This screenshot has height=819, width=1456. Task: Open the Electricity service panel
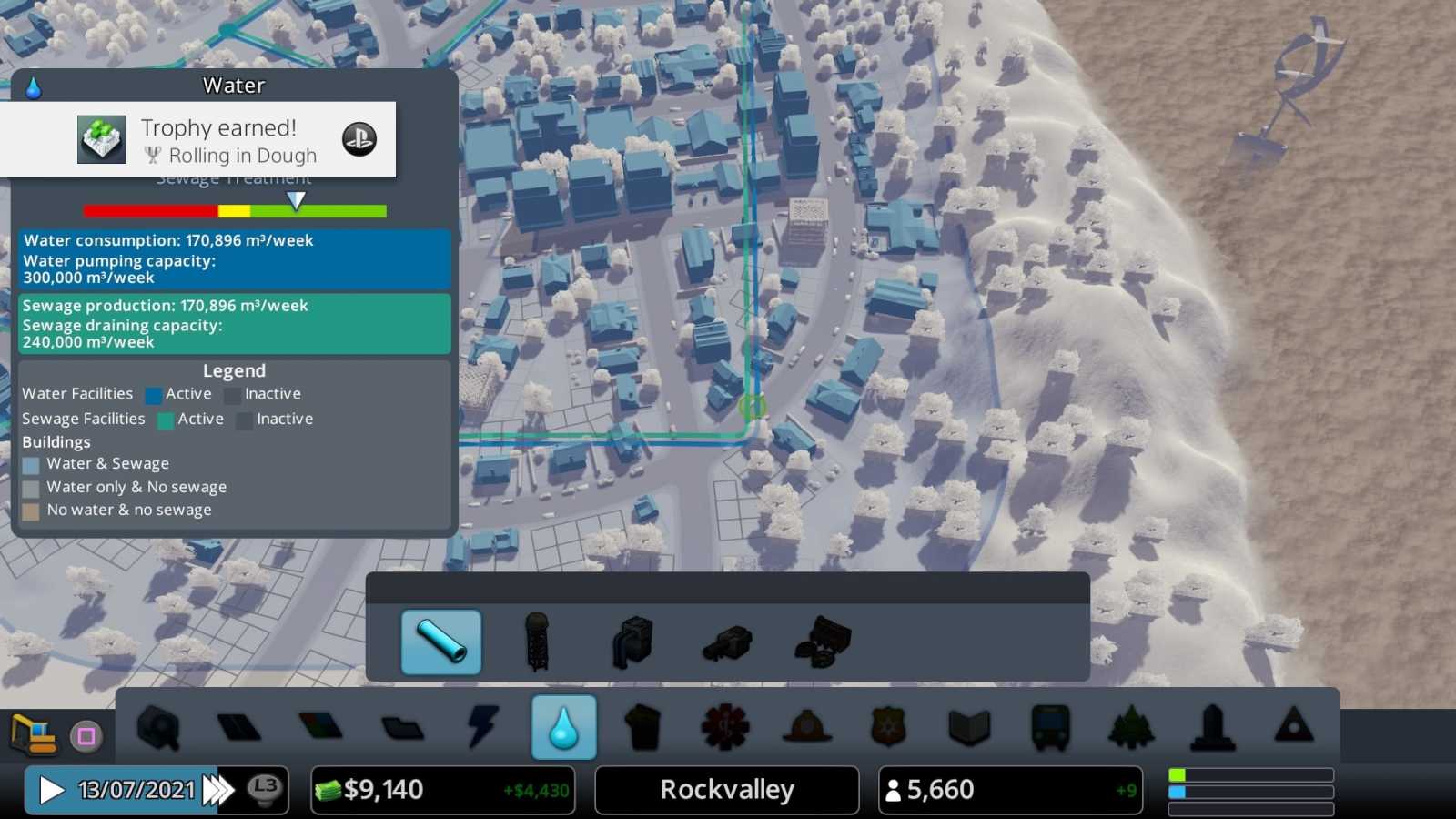tap(483, 726)
